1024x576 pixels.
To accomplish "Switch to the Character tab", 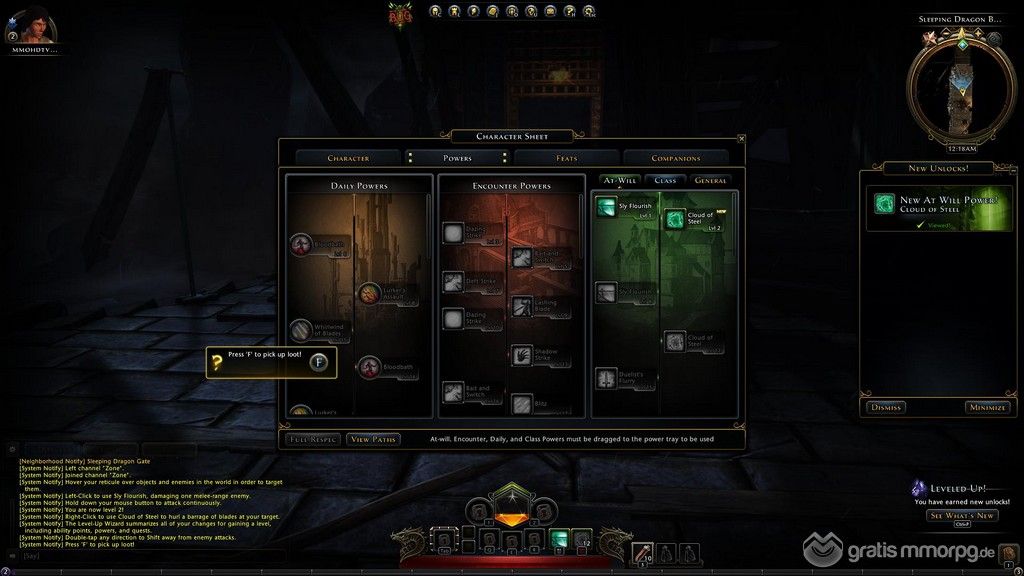I will [348, 158].
